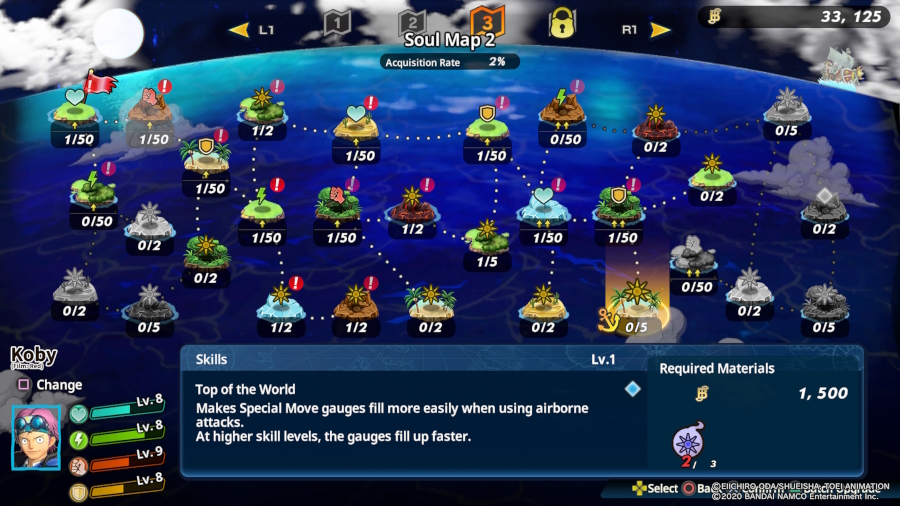Image resolution: width=900 pixels, height=506 pixels.
Task: Click Koby's character portrait
Action: [x=37, y=437]
